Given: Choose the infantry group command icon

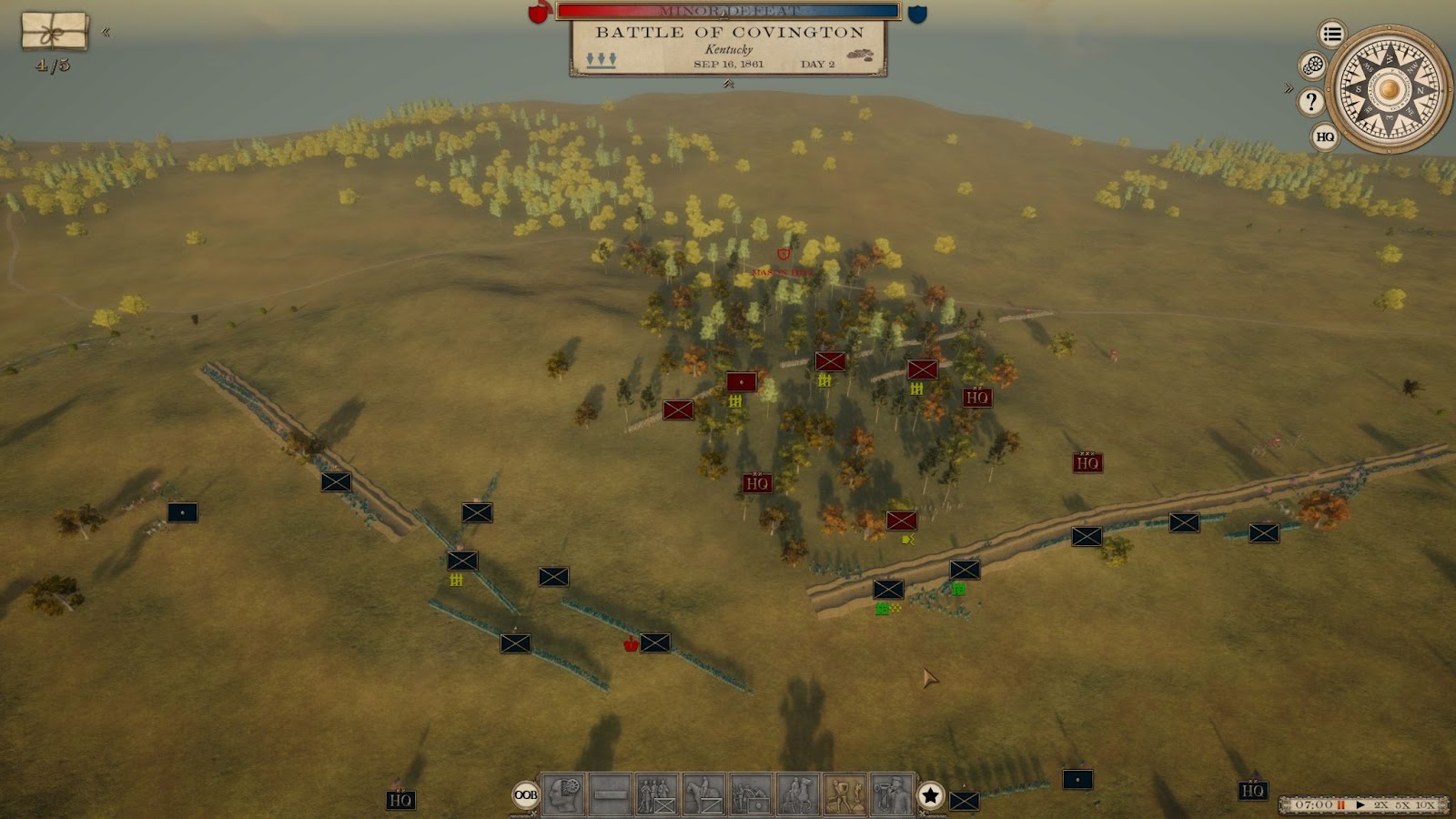Looking at the screenshot, I should [657, 794].
